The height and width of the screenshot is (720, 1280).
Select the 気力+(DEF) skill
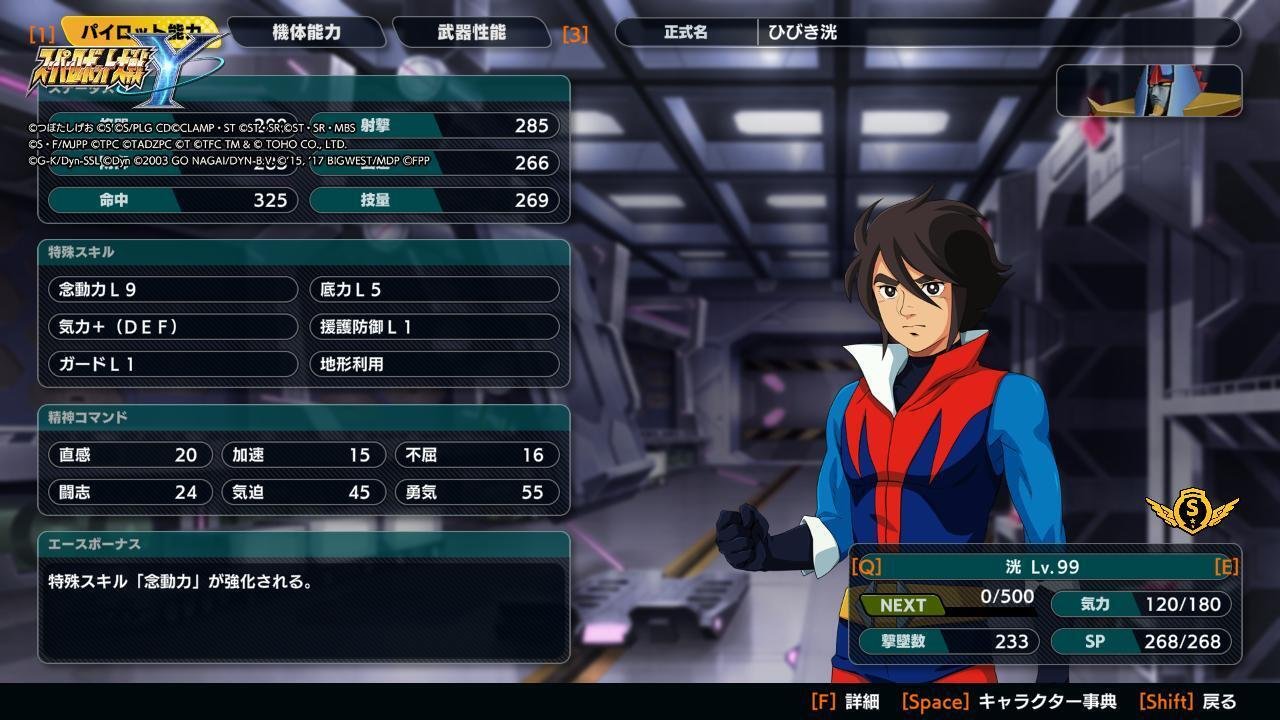point(173,327)
